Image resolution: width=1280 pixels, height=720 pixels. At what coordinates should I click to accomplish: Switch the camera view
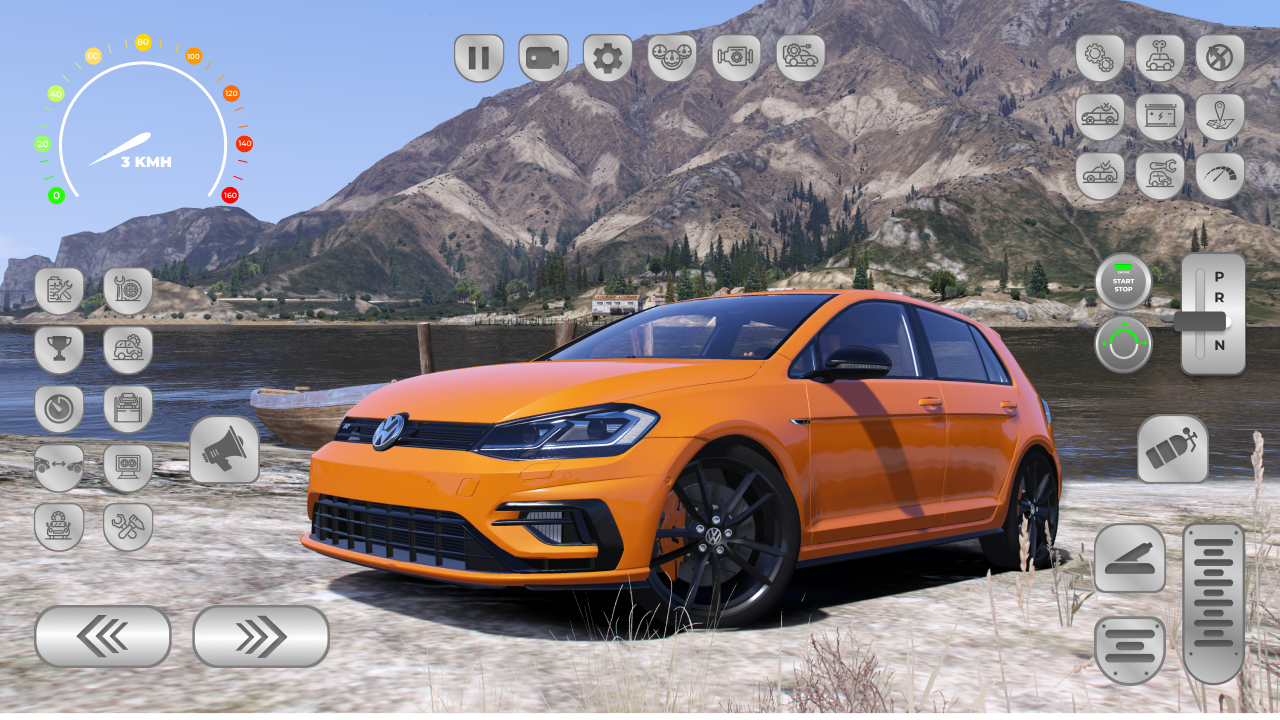tap(543, 58)
